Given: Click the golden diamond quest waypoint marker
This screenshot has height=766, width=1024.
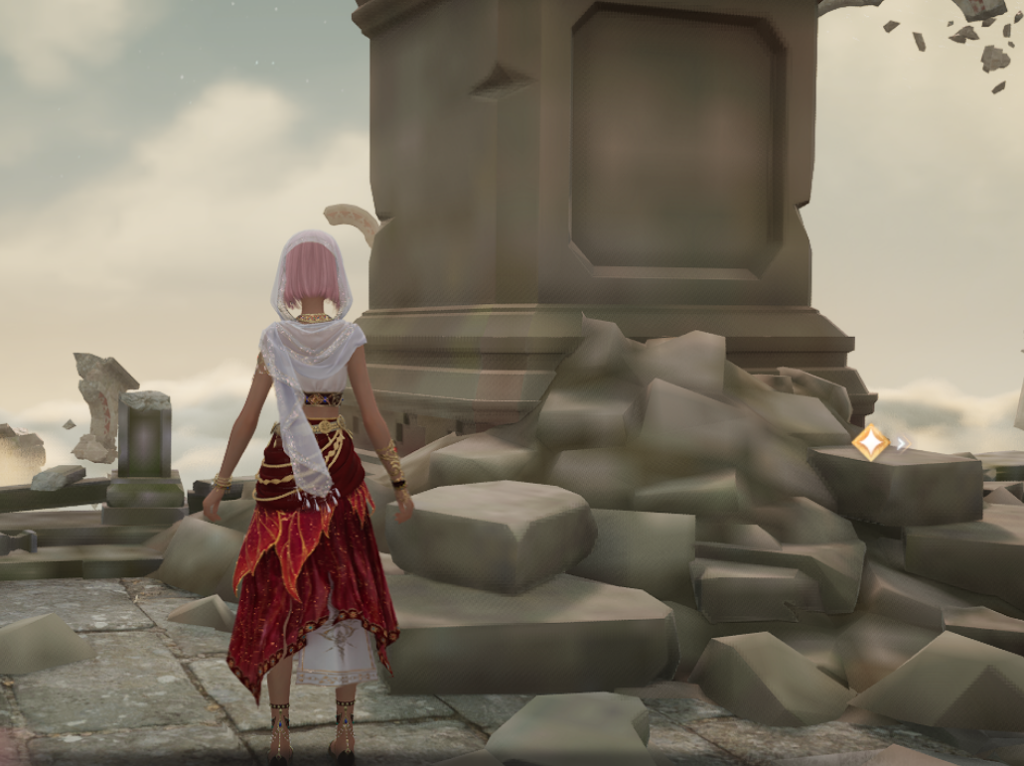Looking at the screenshot, I should click(x=870, y=442).
